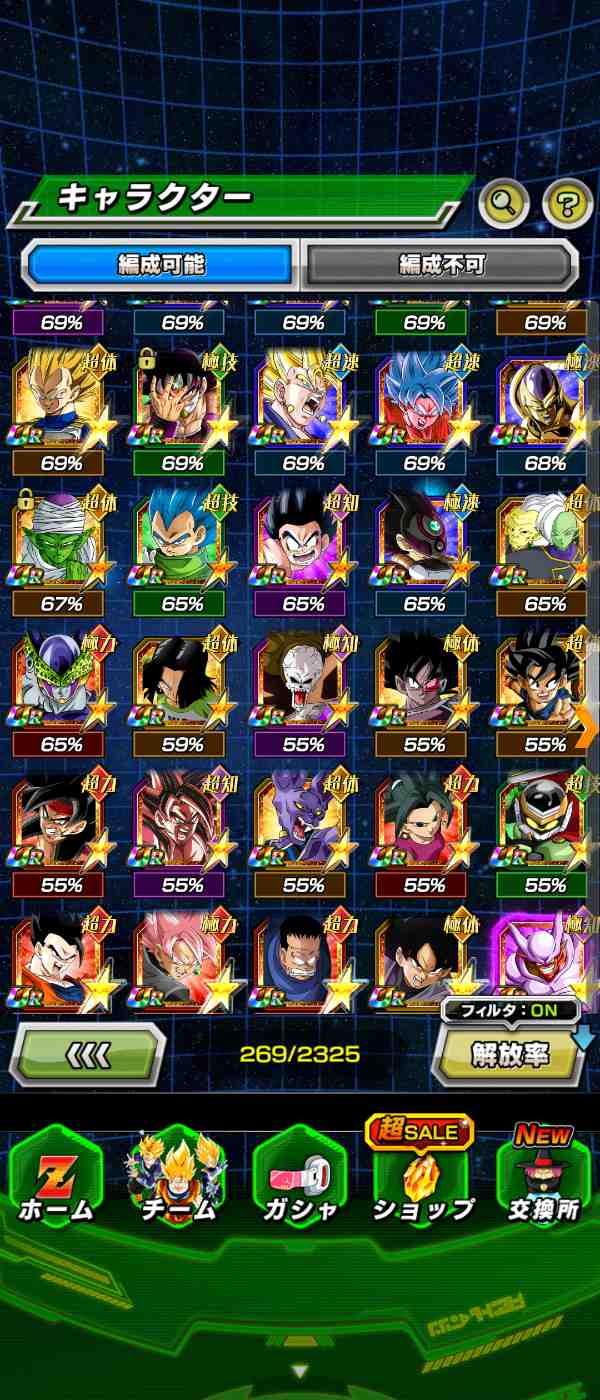Toggle the フィルタ ON filter label

[509, 1010]
